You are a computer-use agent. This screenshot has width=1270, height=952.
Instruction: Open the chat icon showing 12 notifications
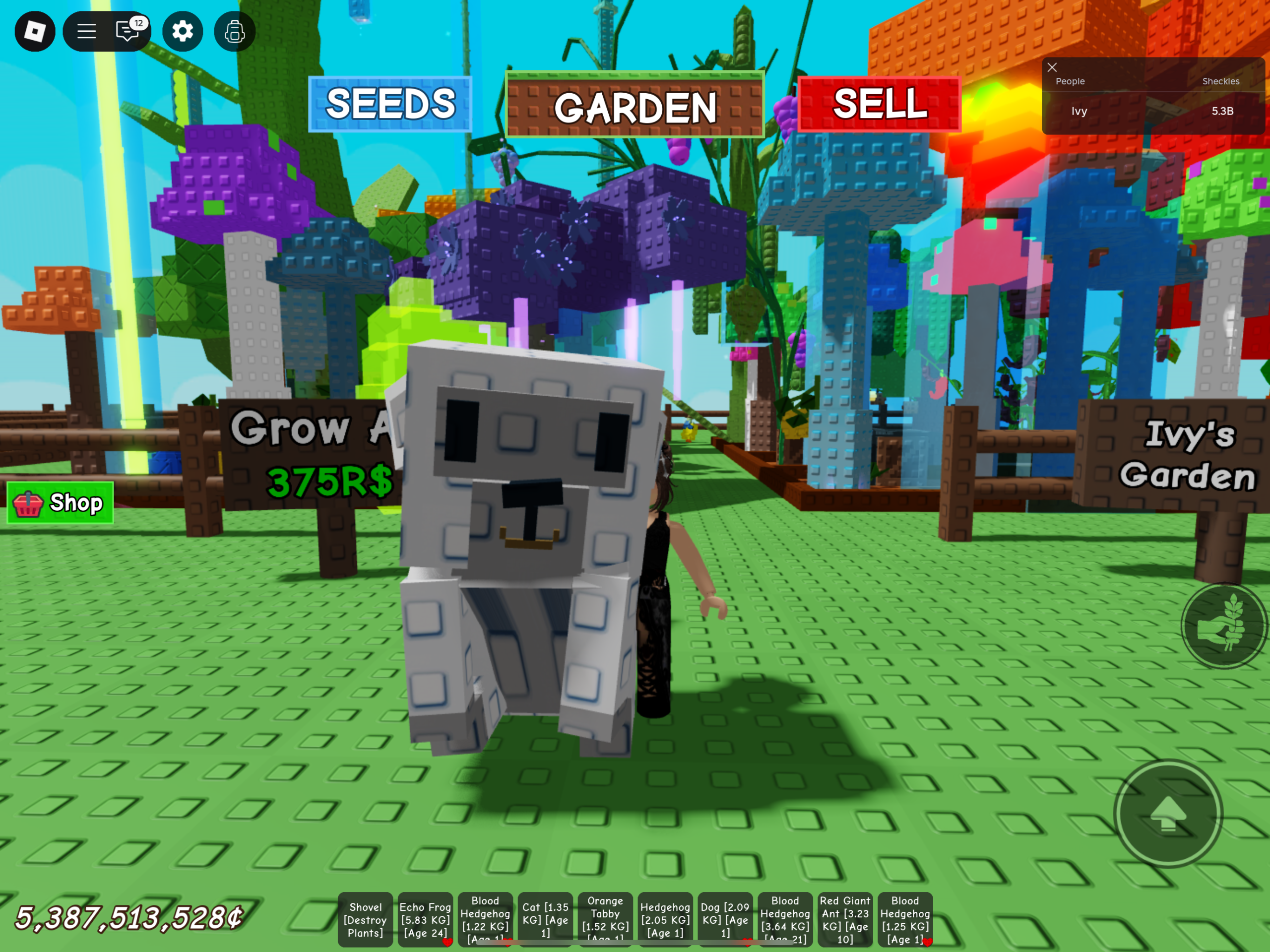coord(128,32)
